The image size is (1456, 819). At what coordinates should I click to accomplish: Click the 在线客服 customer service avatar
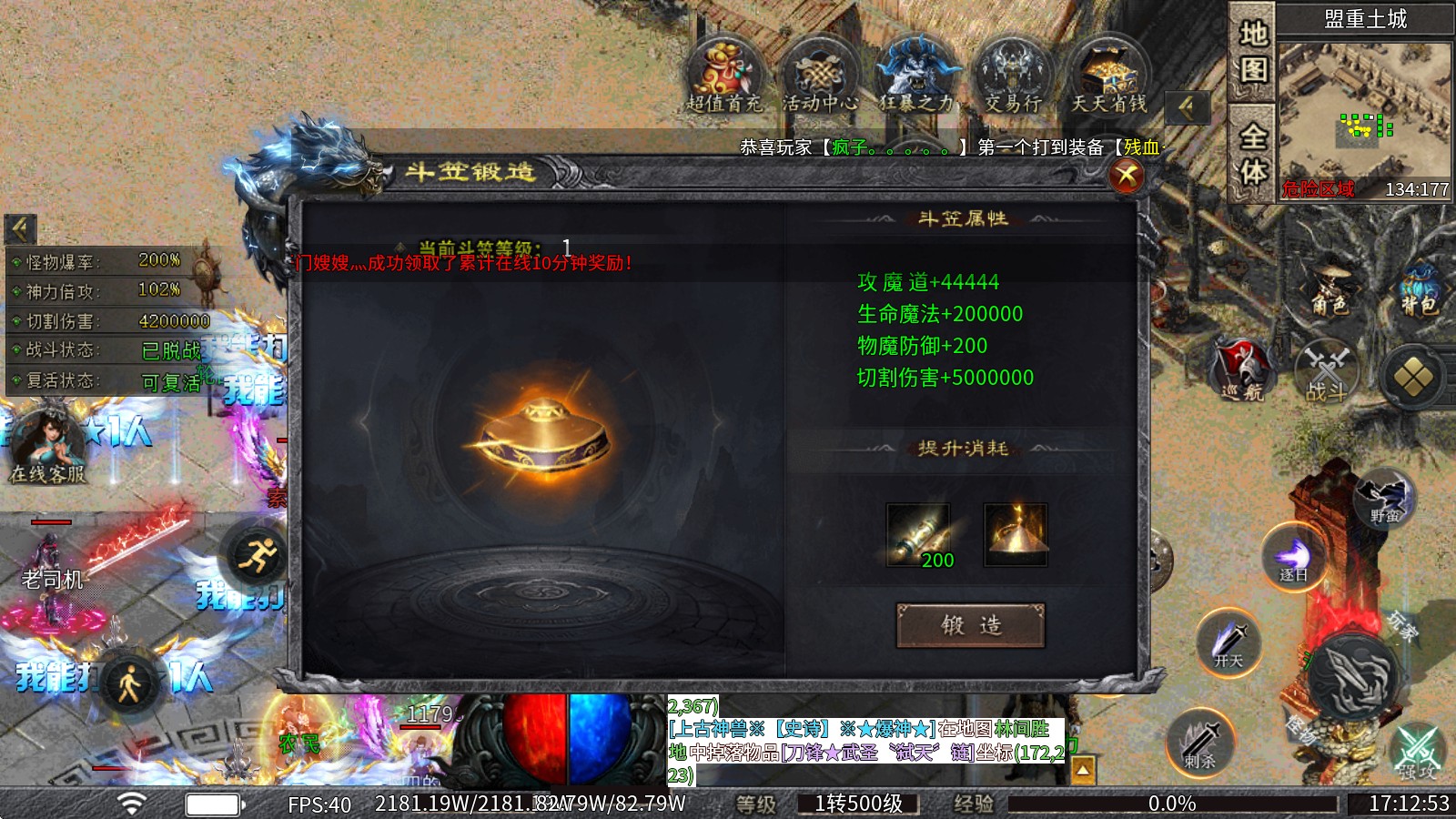pos(50,437)
